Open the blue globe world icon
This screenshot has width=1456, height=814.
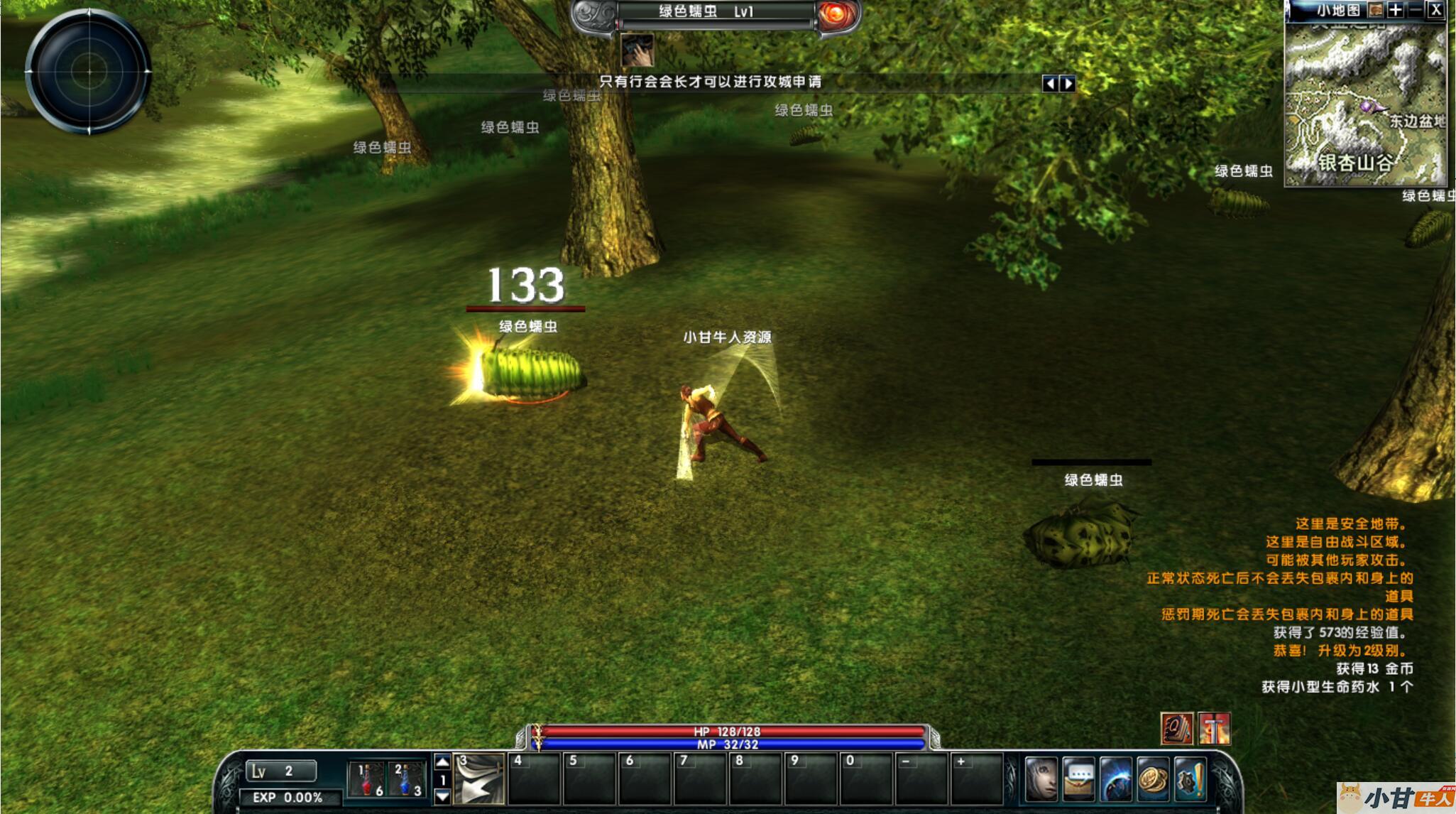(1116, 778)
